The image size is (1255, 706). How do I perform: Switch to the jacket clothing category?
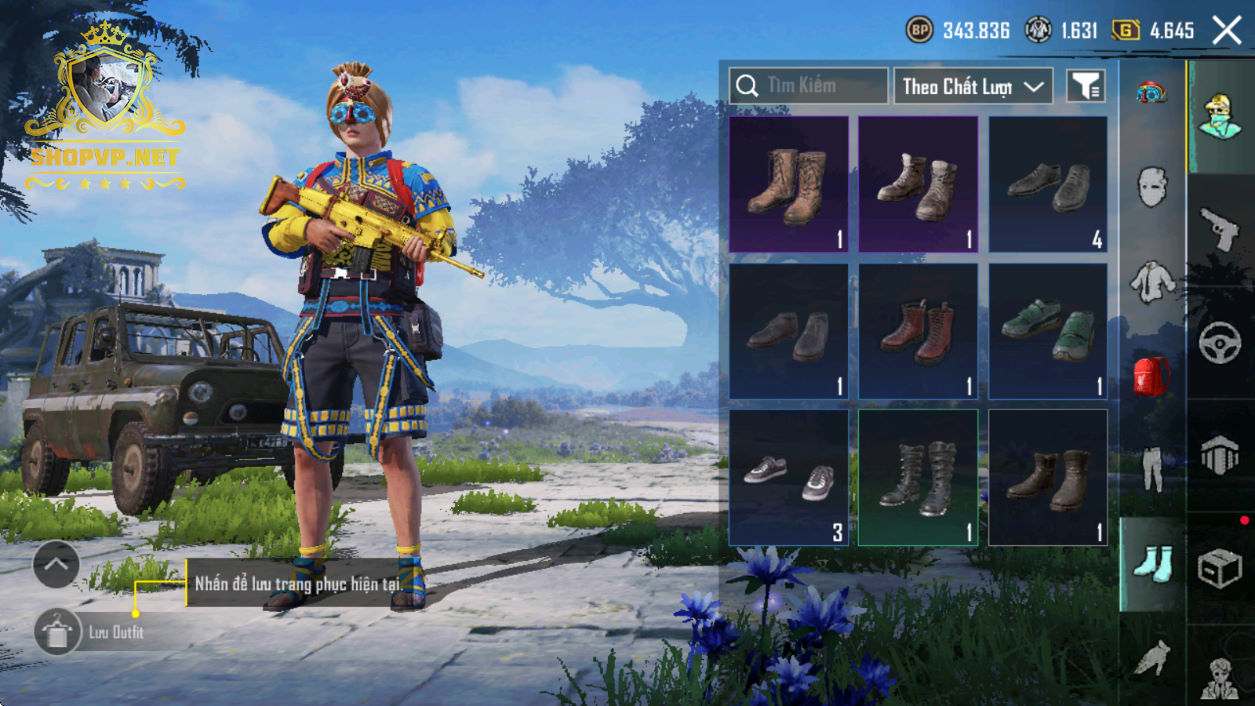[1152, 281]
